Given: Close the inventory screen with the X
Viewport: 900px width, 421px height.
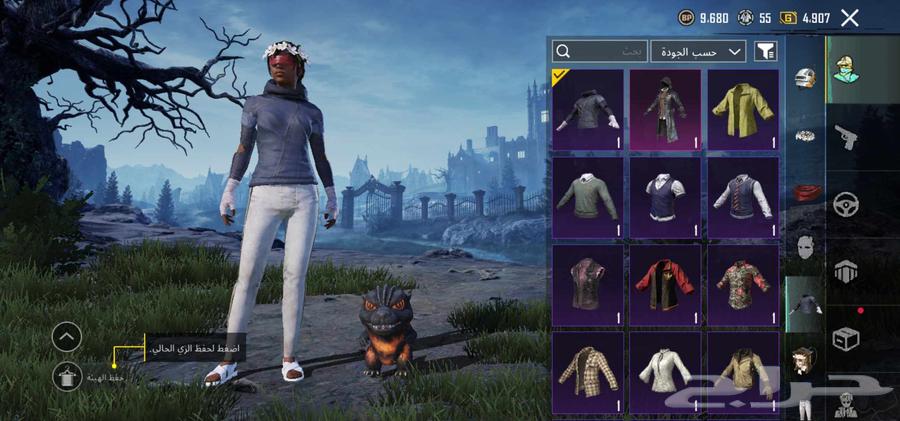Looking at the screenshot, I should click(x=850, y=17).
